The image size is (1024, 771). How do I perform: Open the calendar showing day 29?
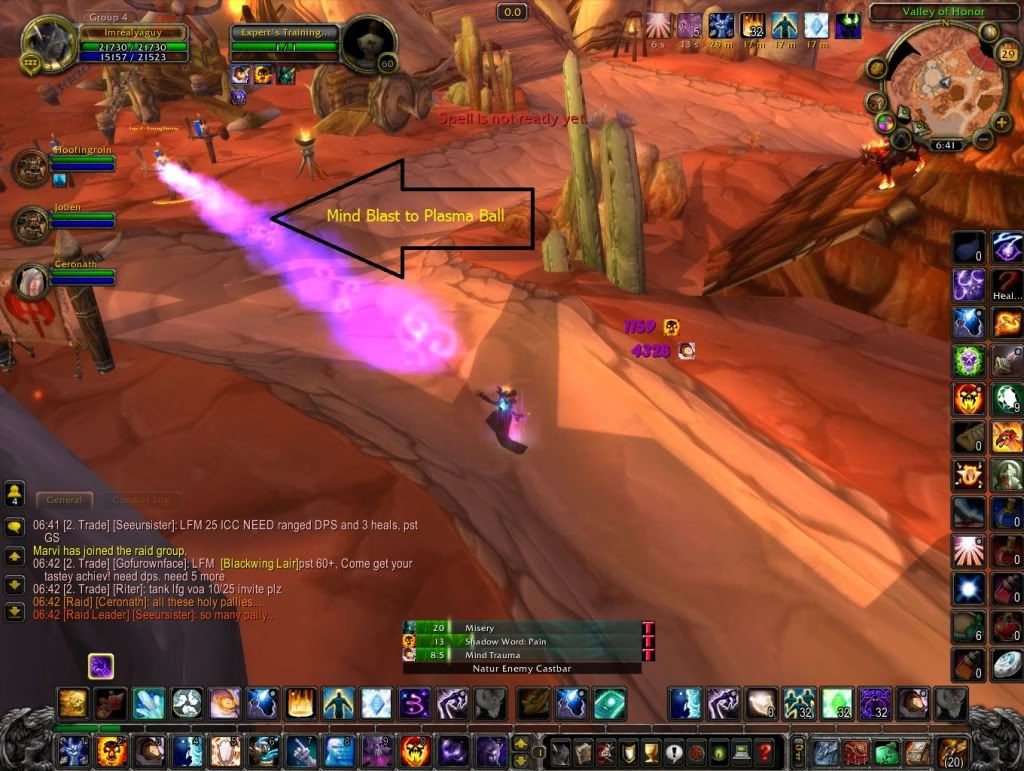(x=1008, y=55)
